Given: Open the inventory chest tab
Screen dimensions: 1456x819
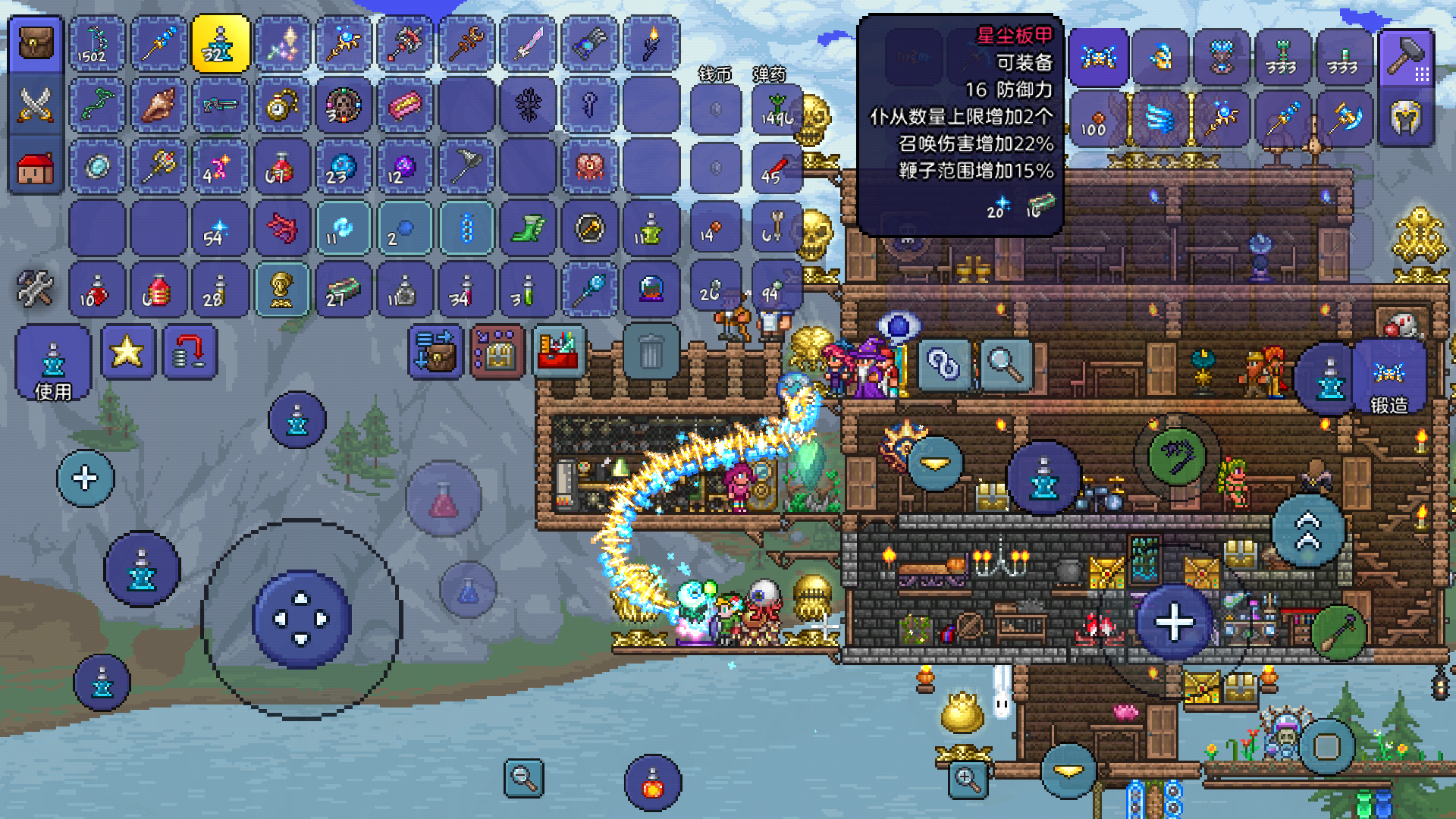Looking at the screenshot, I should point(35,44).
